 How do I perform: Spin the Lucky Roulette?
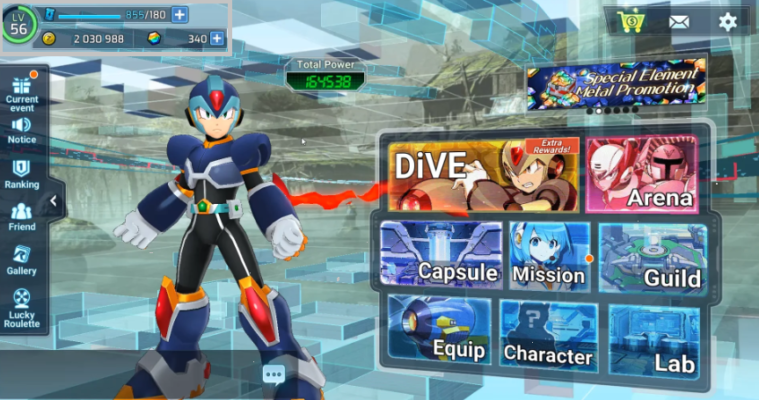click(22, 308)
